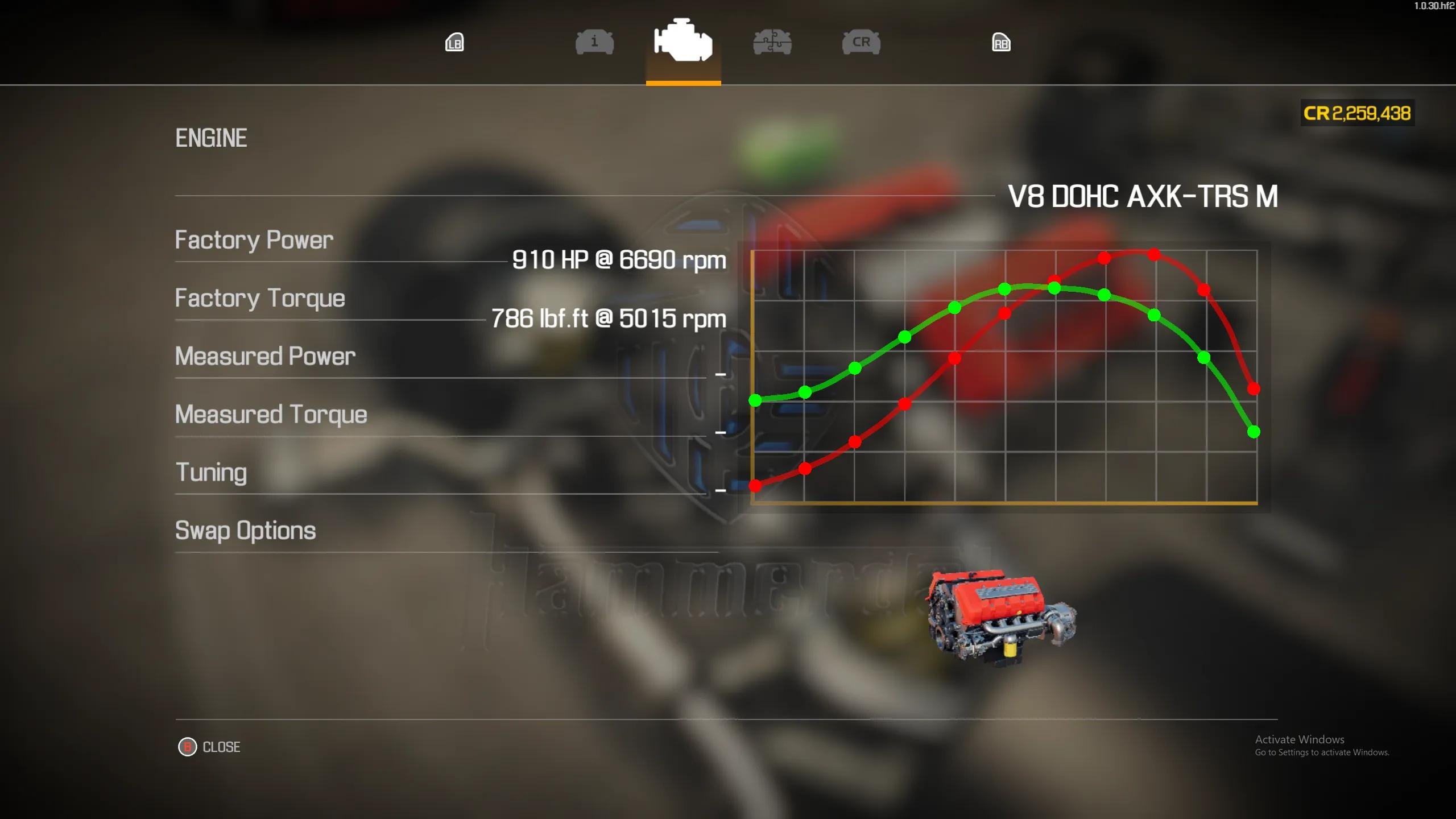The width and height of the screenshot is (1456, 819).
Task: Open the Tuning row
Action: coord(211,473)
